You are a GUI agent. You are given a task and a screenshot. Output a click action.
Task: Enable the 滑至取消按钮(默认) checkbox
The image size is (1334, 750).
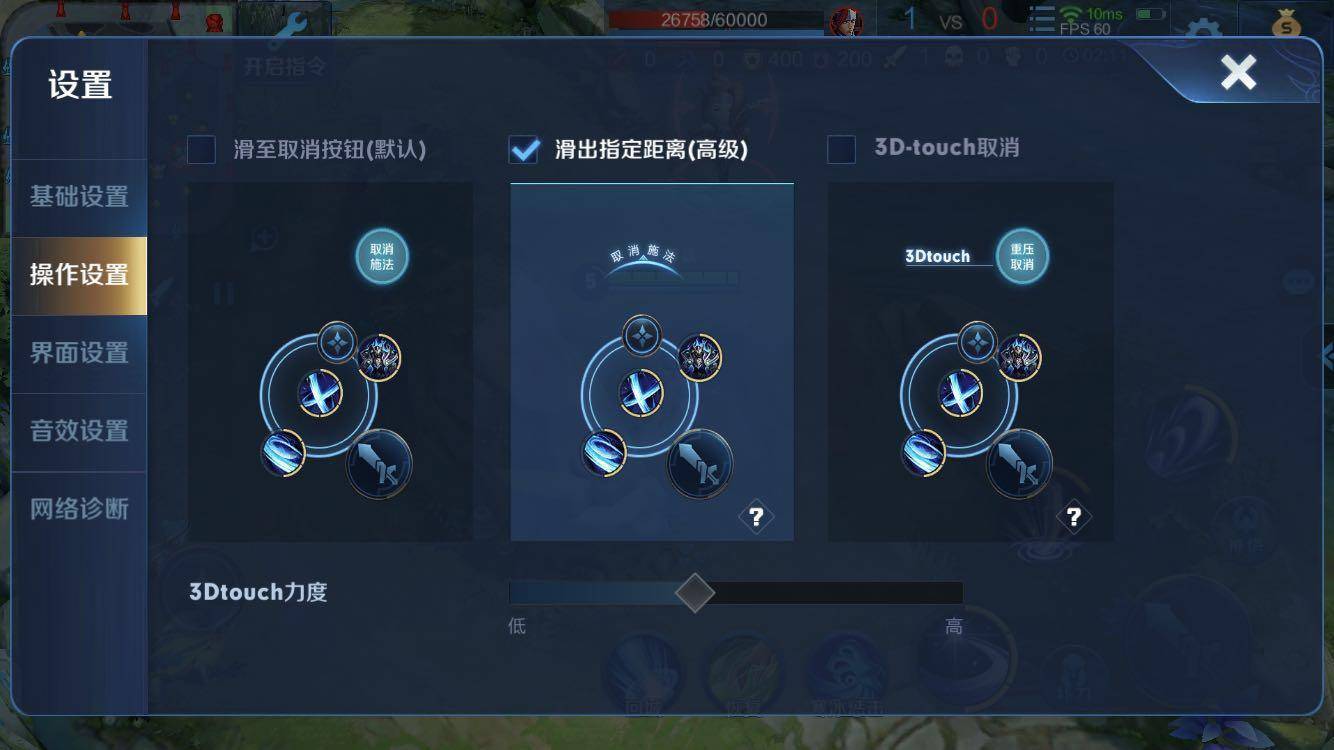(x=202, y=147)
